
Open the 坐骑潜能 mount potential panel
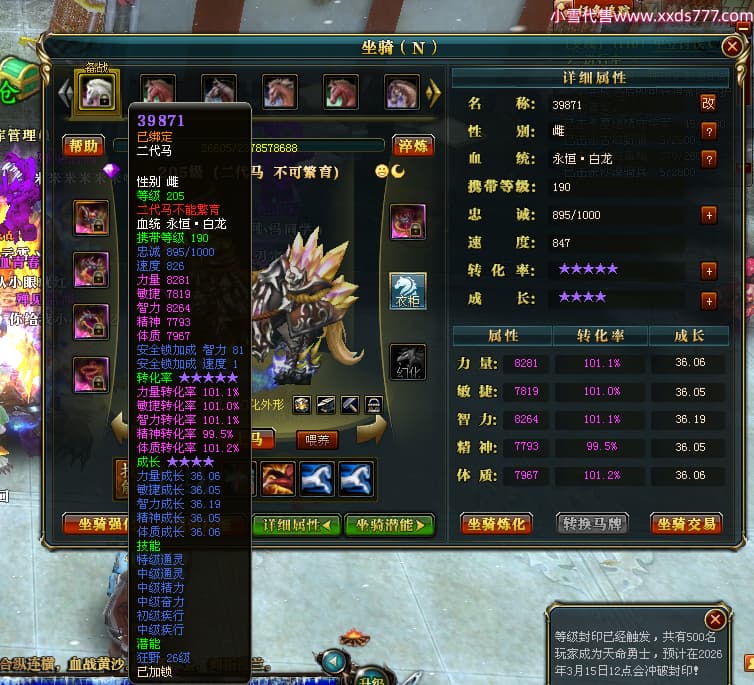(390, 524)
